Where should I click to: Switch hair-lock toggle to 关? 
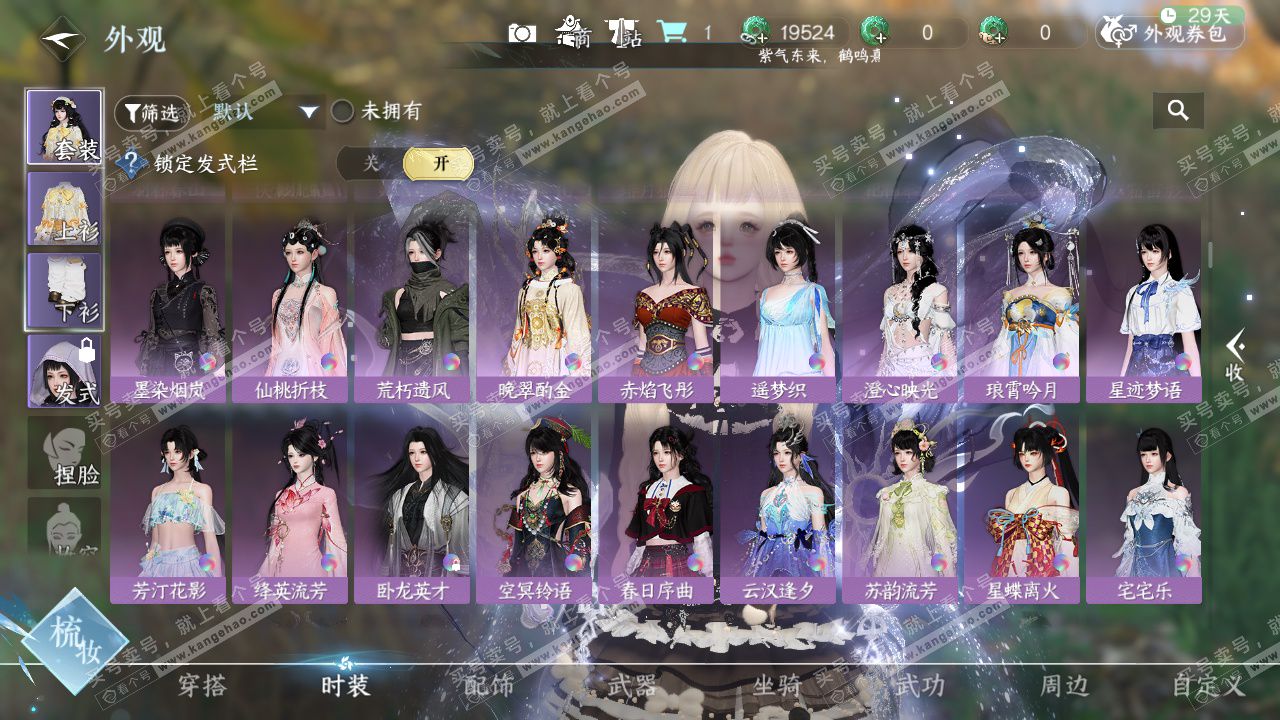[371, 163]
